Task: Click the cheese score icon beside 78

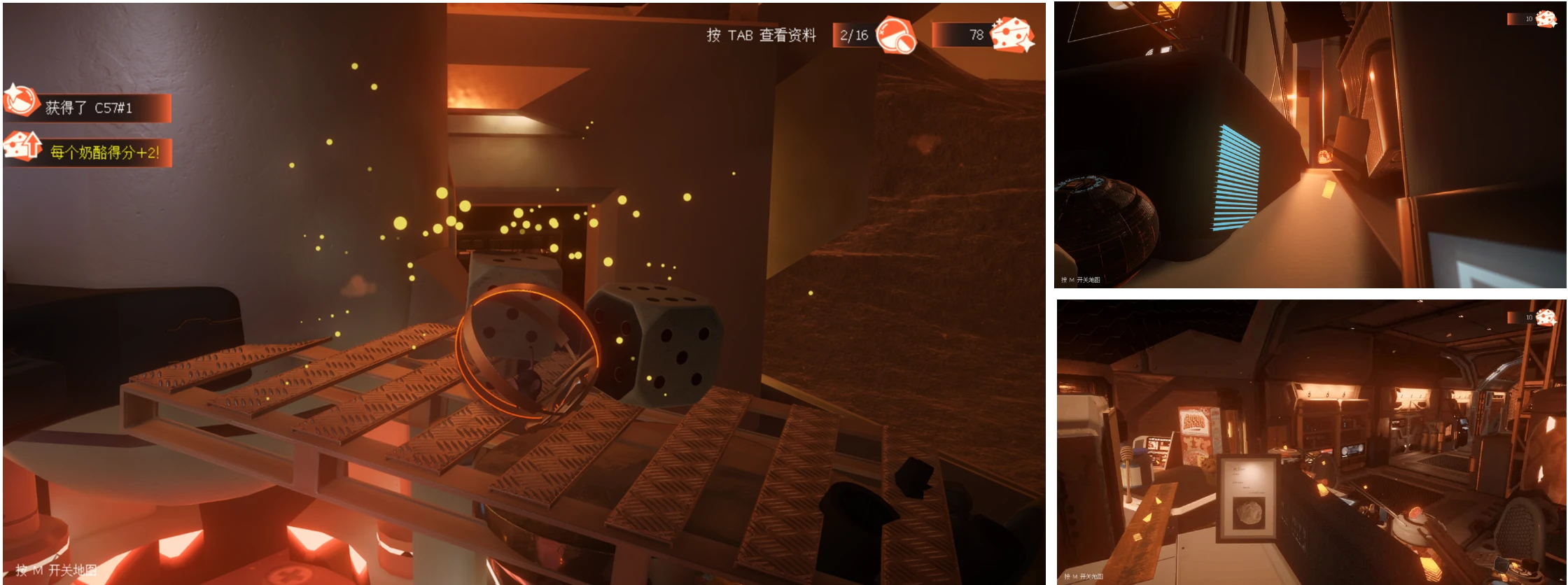Action: (1011, 34)
